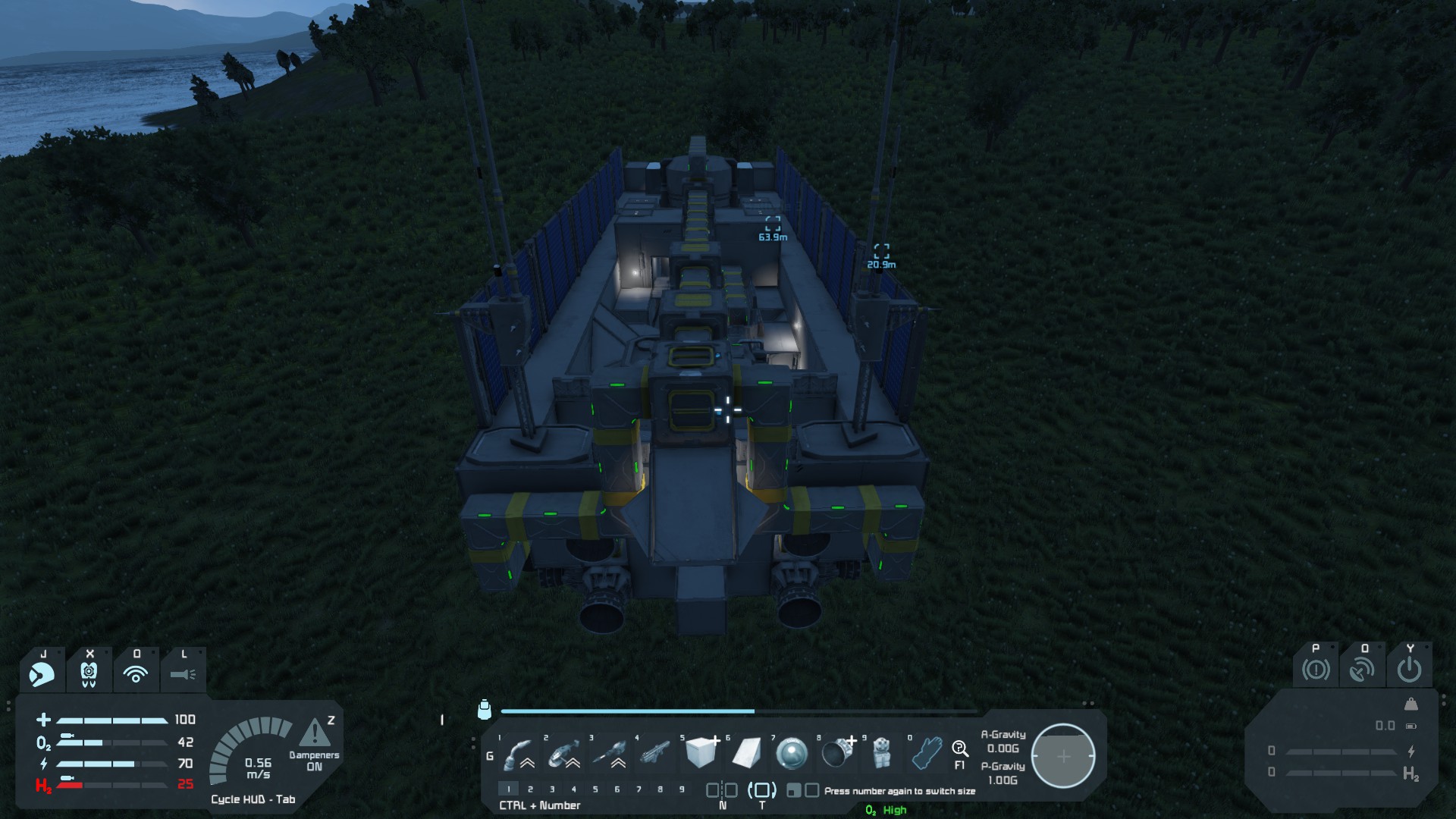Select the glove hand slot
Image resolution: width=1456 pixels, height=819 pixels.
click(x=926, y=754)
